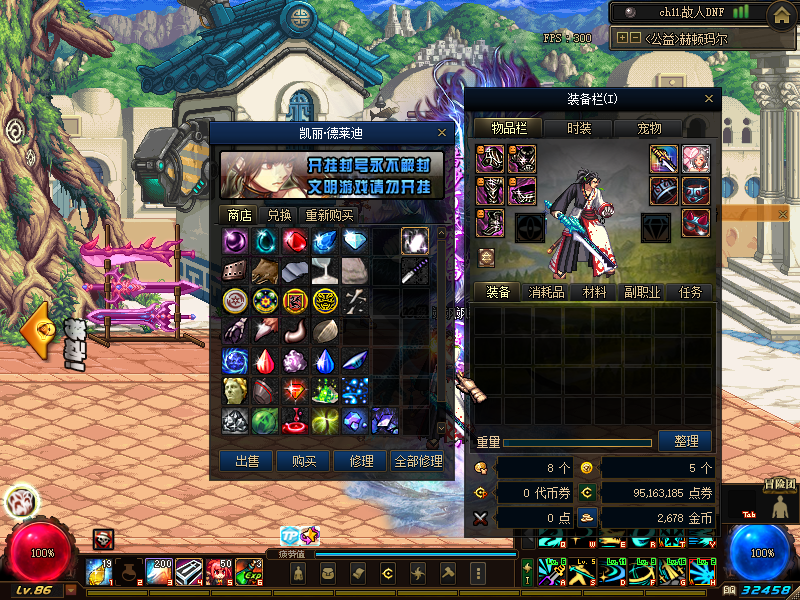Switch to the 兑换 exchange tab
The height and width of the screenshot is (600, 800).
pos(279,215)
